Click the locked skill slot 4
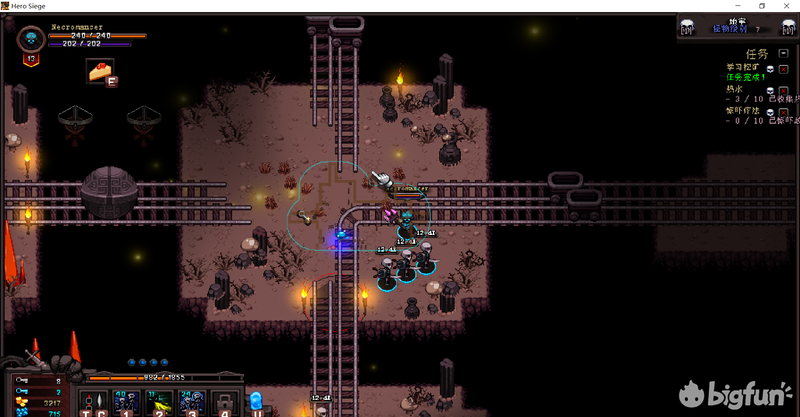 tap(224, 402)
